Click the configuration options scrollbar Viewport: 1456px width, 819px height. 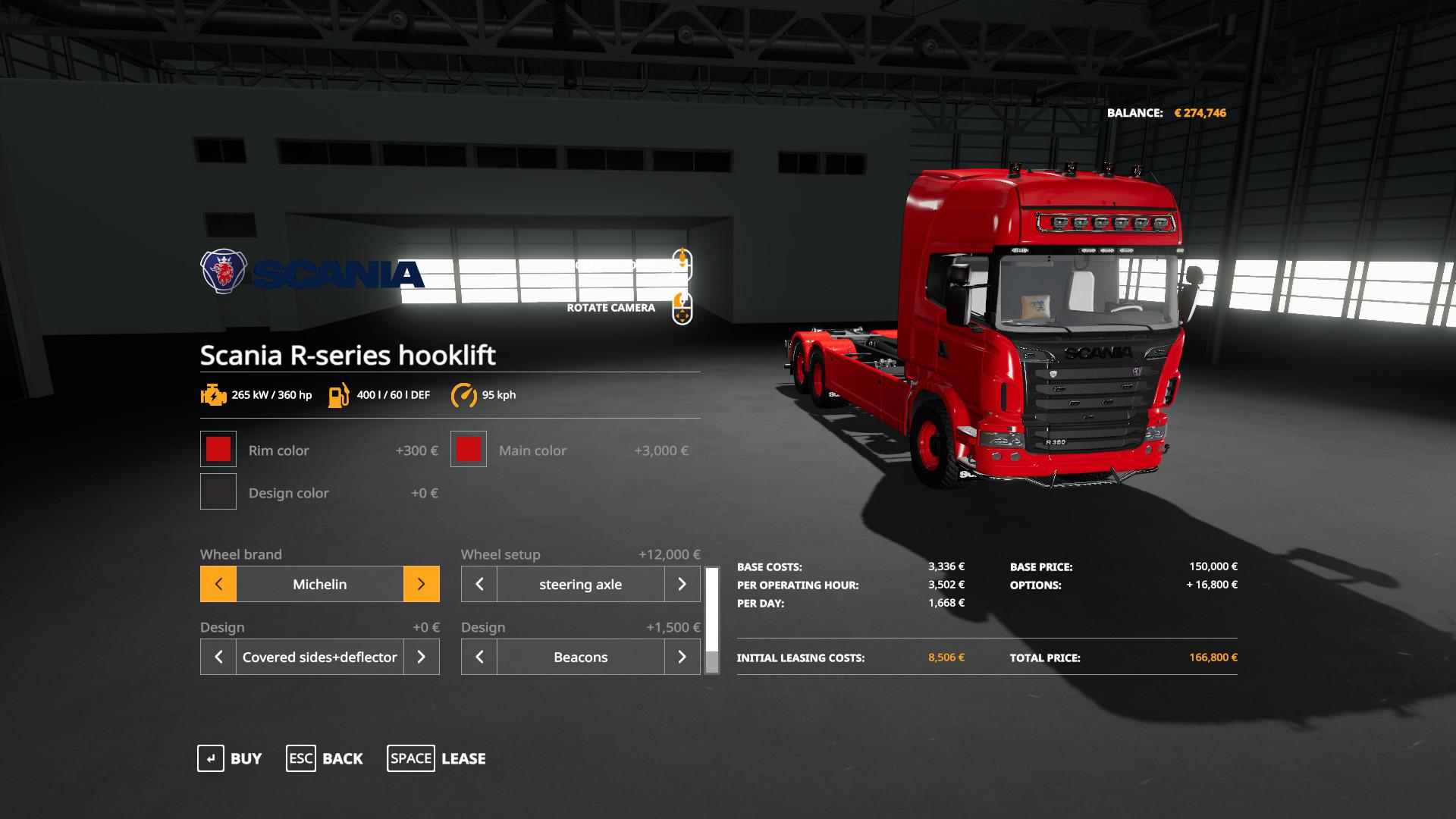[x=712, y=620]
